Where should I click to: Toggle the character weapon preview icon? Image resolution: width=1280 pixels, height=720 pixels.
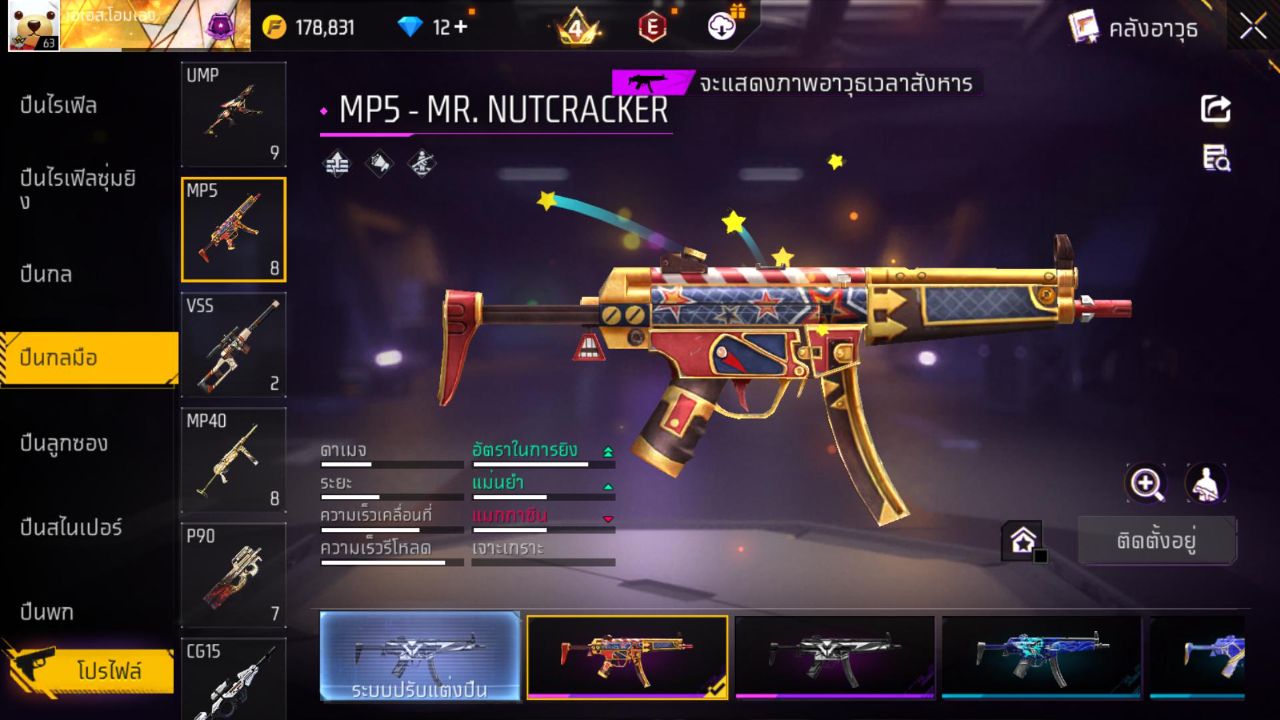pyautogui.click(x=1205, y=485)
